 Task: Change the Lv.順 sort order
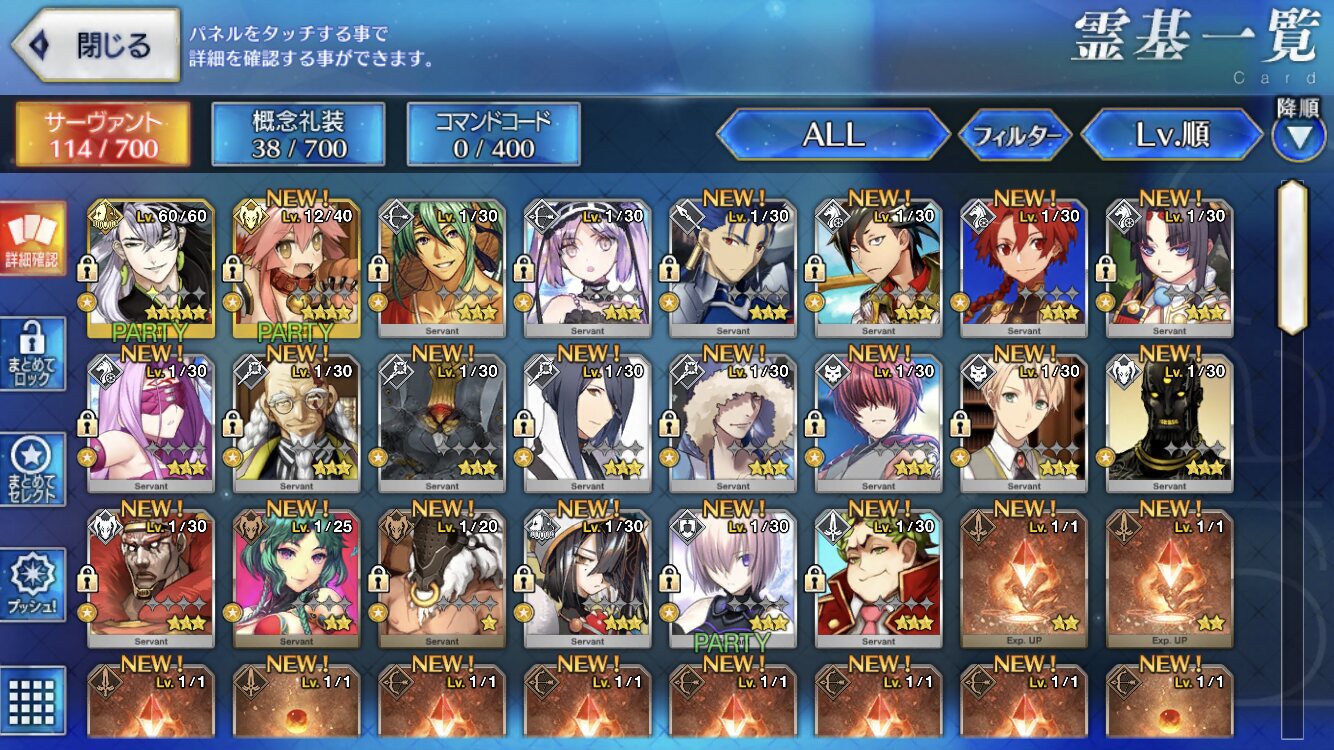point(1172,135)
